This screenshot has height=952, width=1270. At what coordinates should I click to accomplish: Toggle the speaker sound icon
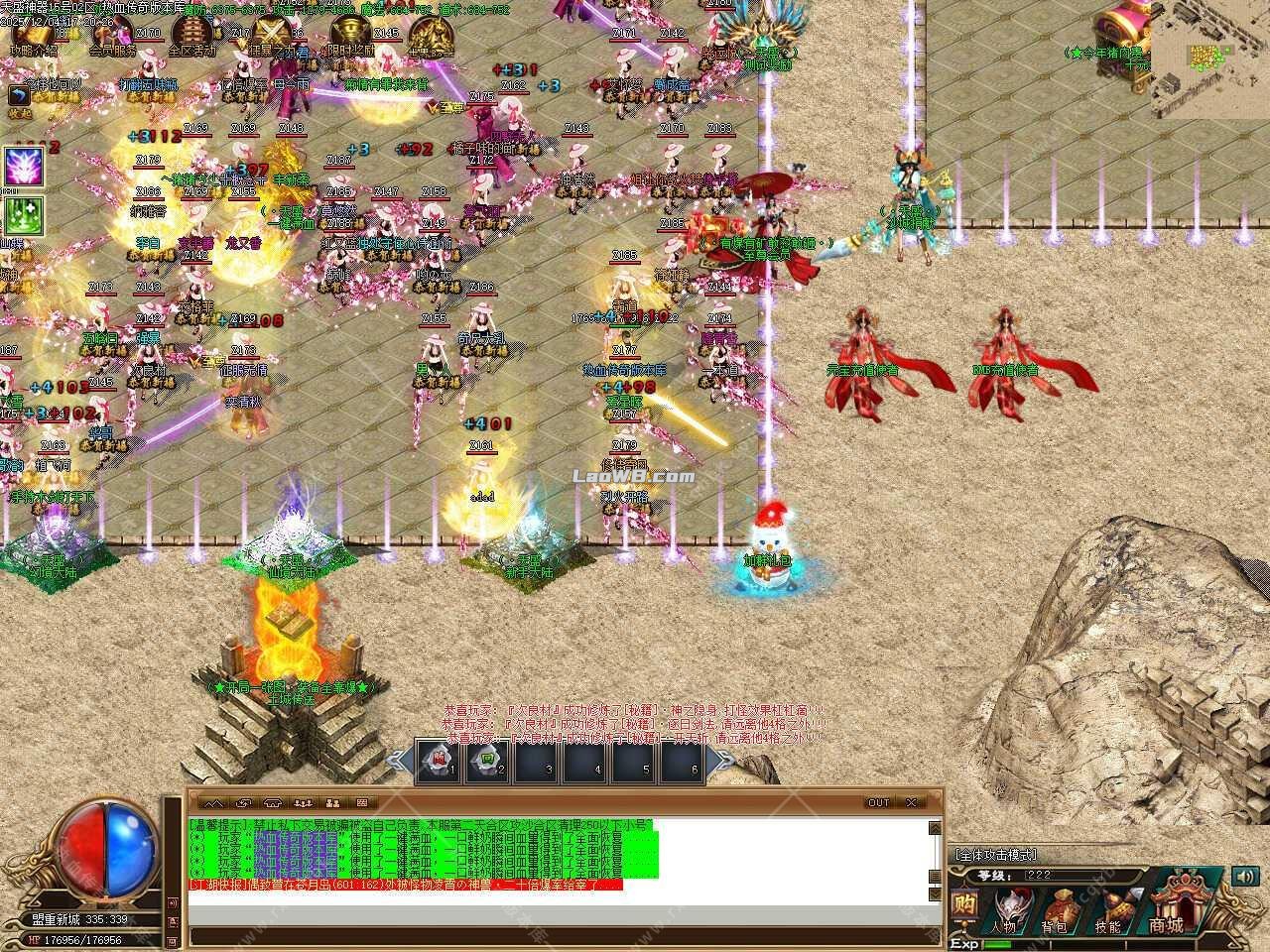point(1244,877)
